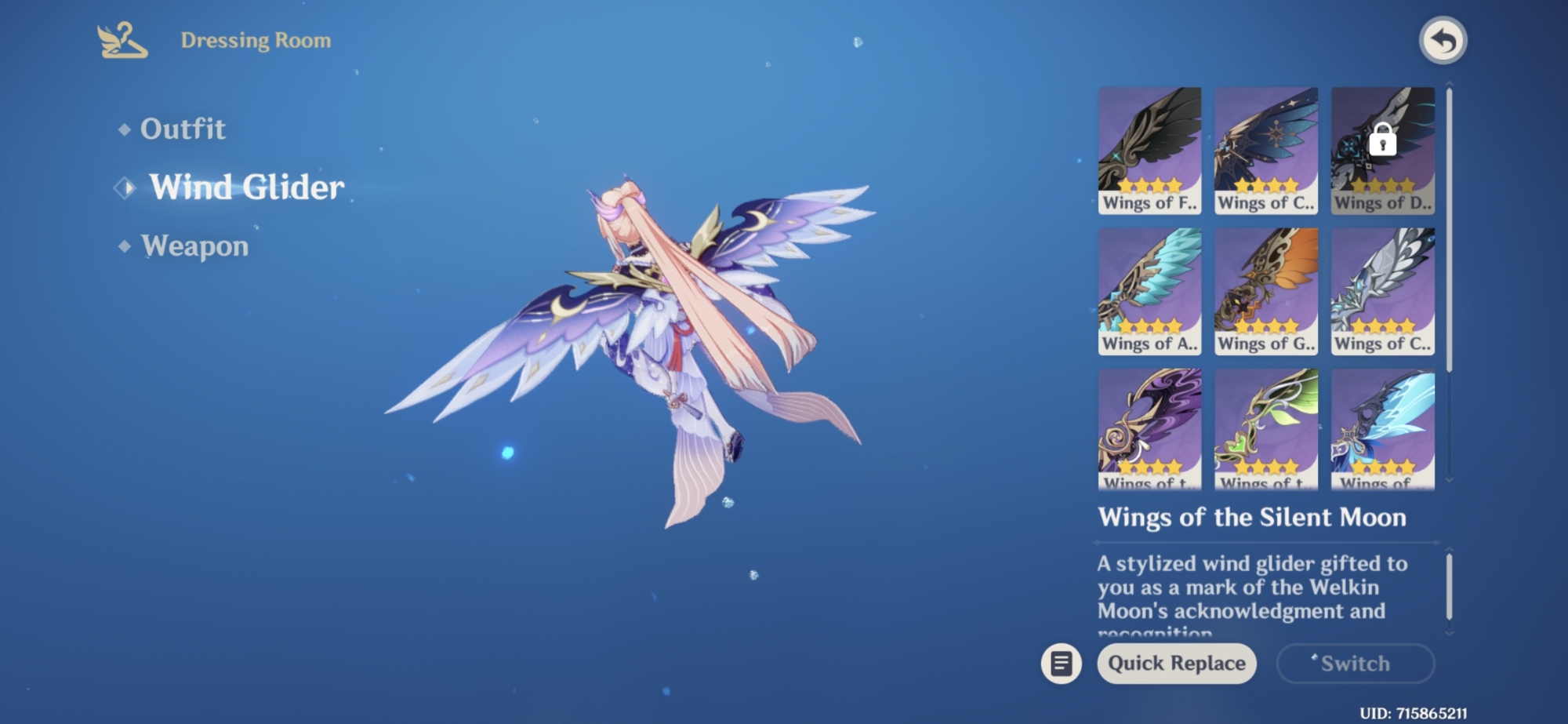Click the Quick Replace button

[1176, 664]
